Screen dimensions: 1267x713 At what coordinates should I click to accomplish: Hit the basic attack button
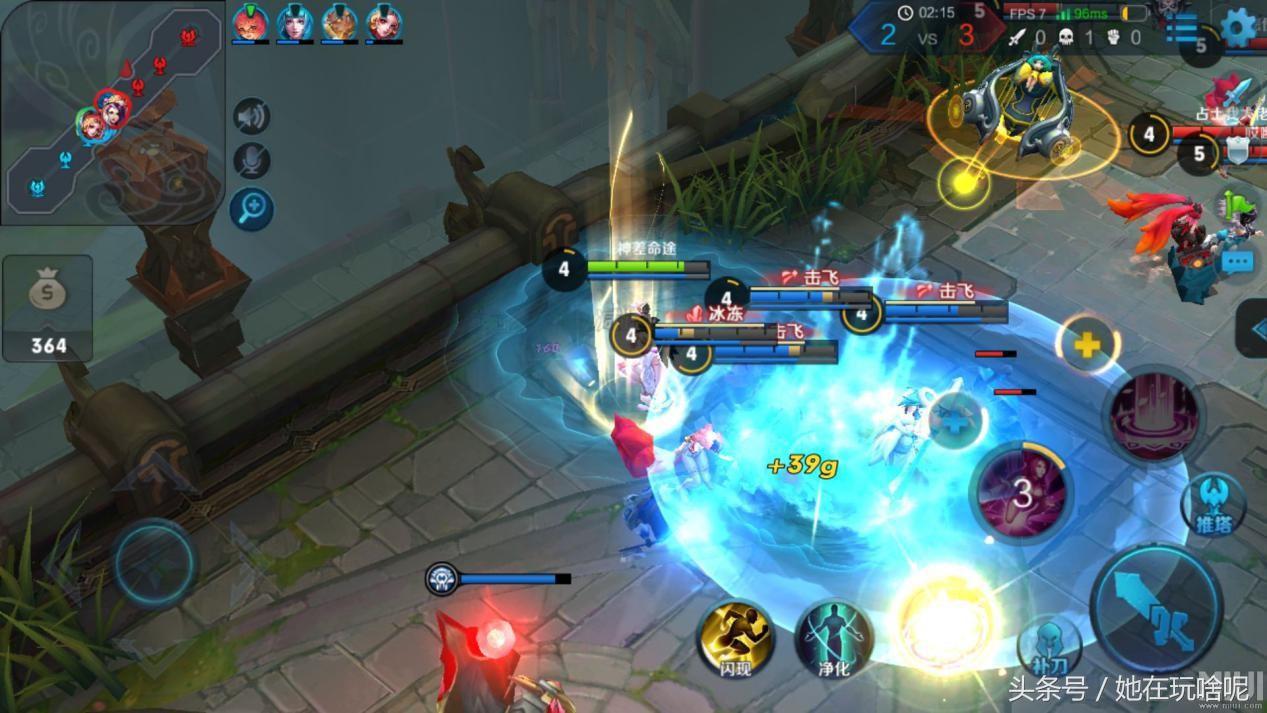pyautogui.click(x=1155, y=607)
